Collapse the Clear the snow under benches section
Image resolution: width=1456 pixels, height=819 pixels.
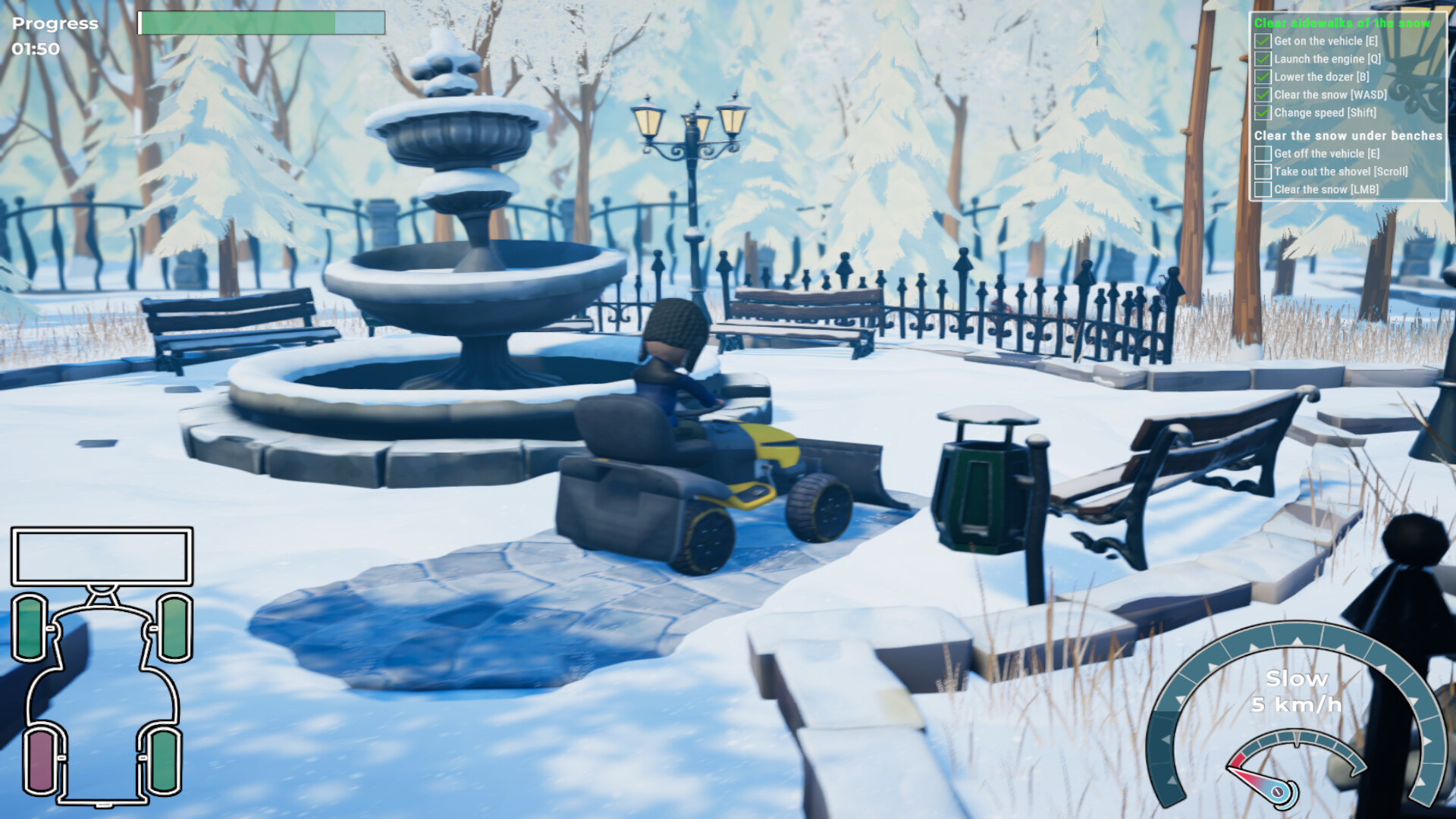pos(1350,136)
